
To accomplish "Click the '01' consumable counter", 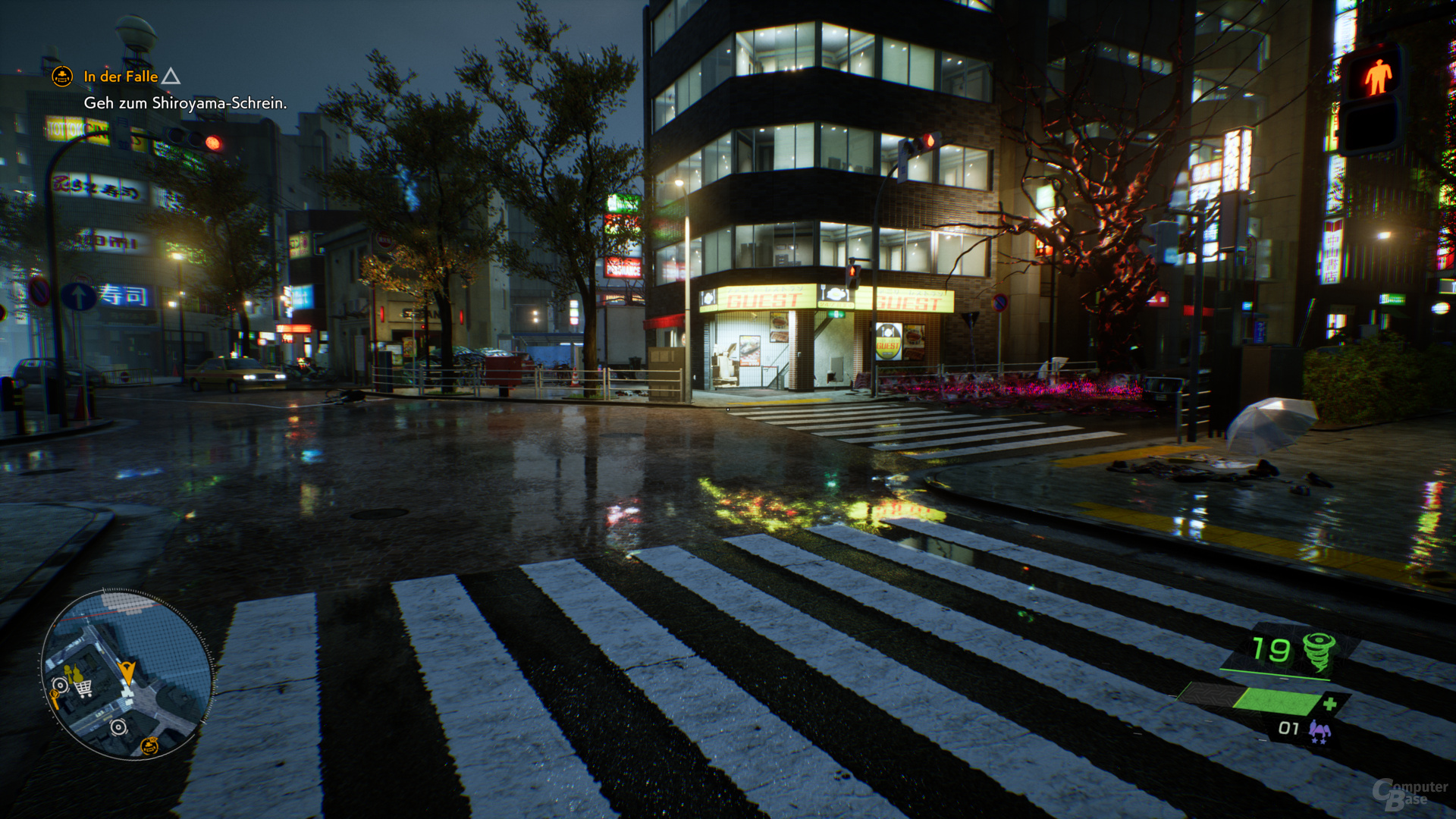I will pyautogui.click(x=1288, y=728).
